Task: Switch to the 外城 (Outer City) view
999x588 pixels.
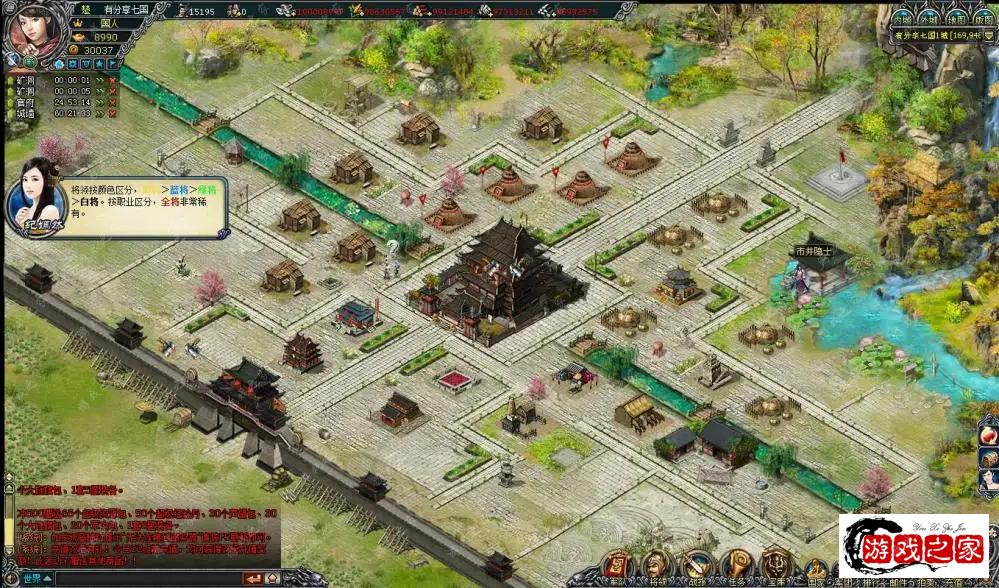Action: (x=929, y=19)
